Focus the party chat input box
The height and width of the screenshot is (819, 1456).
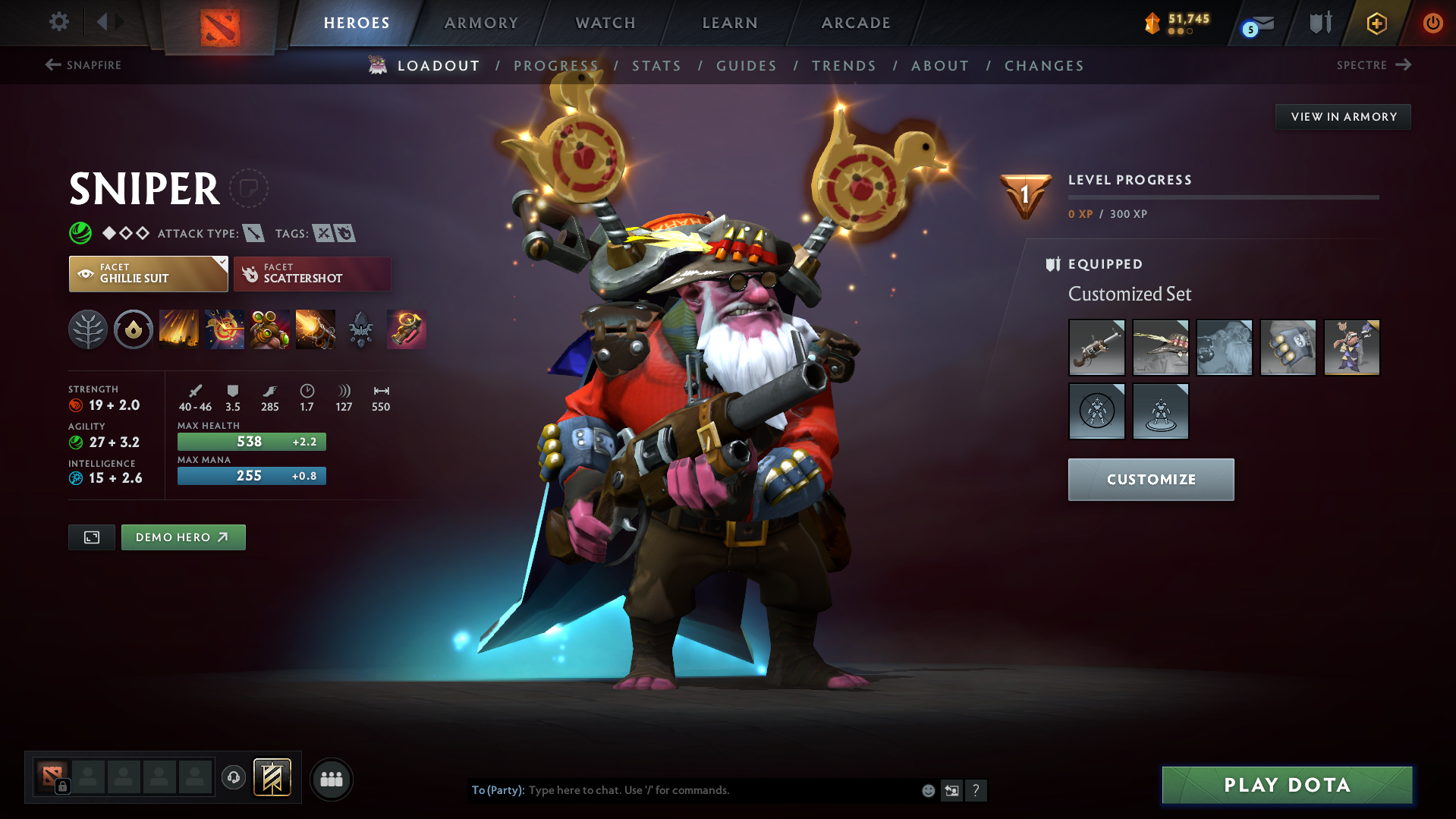coord(721,790)
